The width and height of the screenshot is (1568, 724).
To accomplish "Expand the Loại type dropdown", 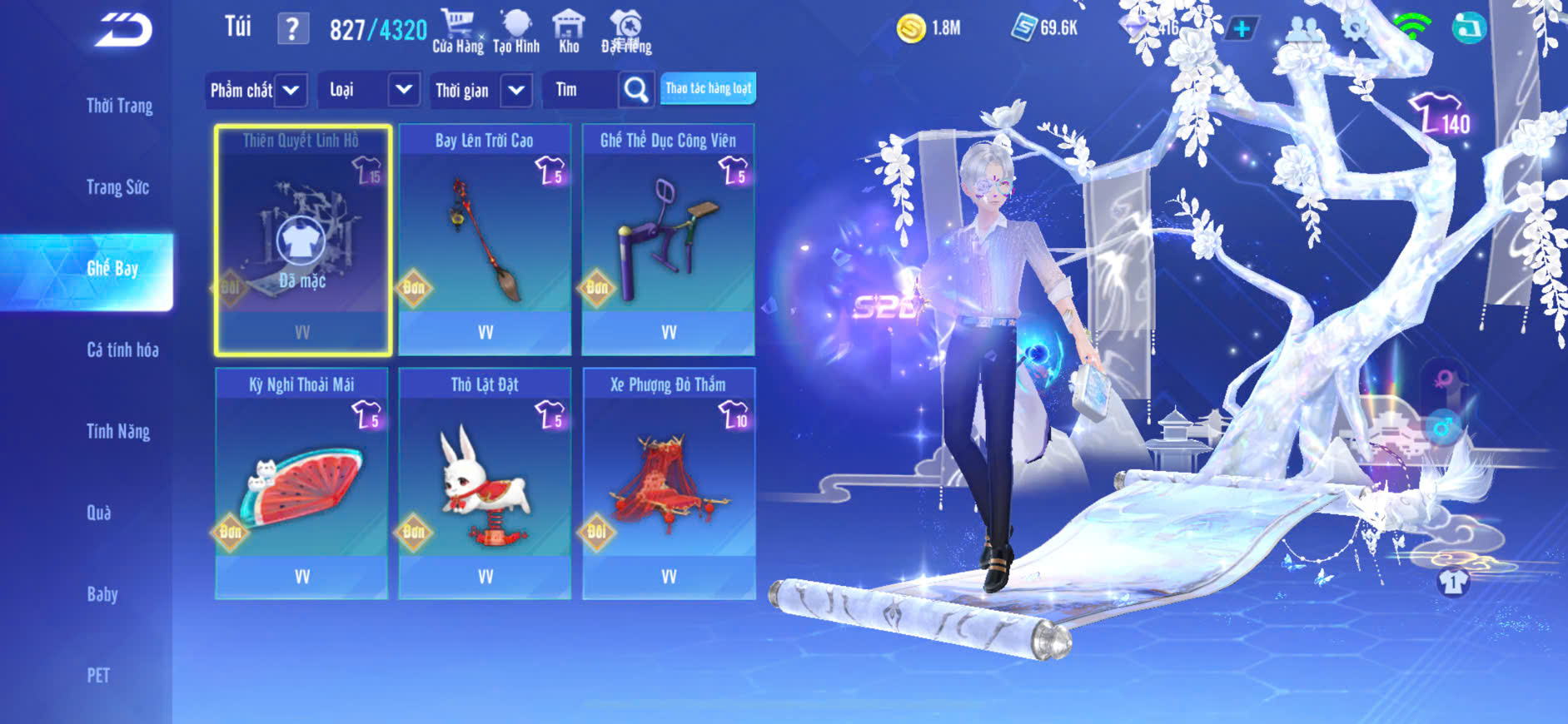I will click(368, 90).
